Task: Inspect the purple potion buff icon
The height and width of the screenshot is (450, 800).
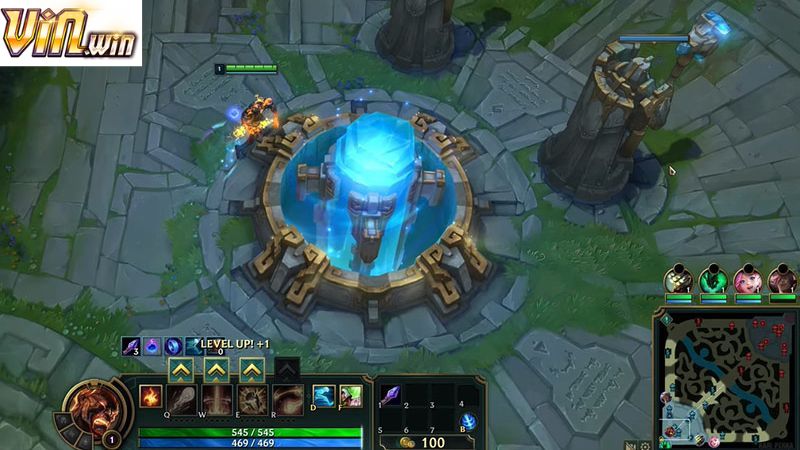Action: pos(151,345)
